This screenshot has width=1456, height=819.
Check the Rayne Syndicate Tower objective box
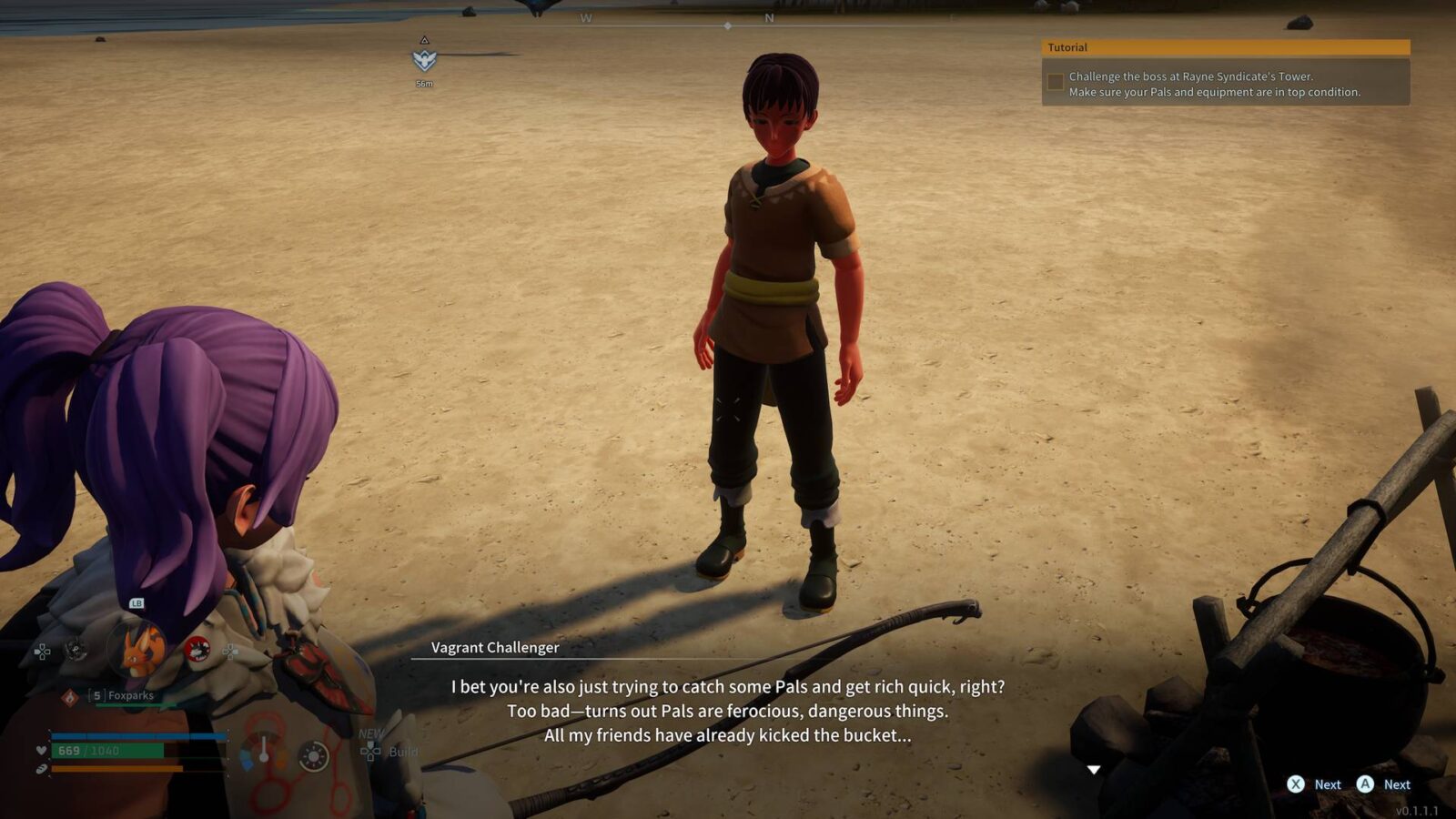point(1056,83)
